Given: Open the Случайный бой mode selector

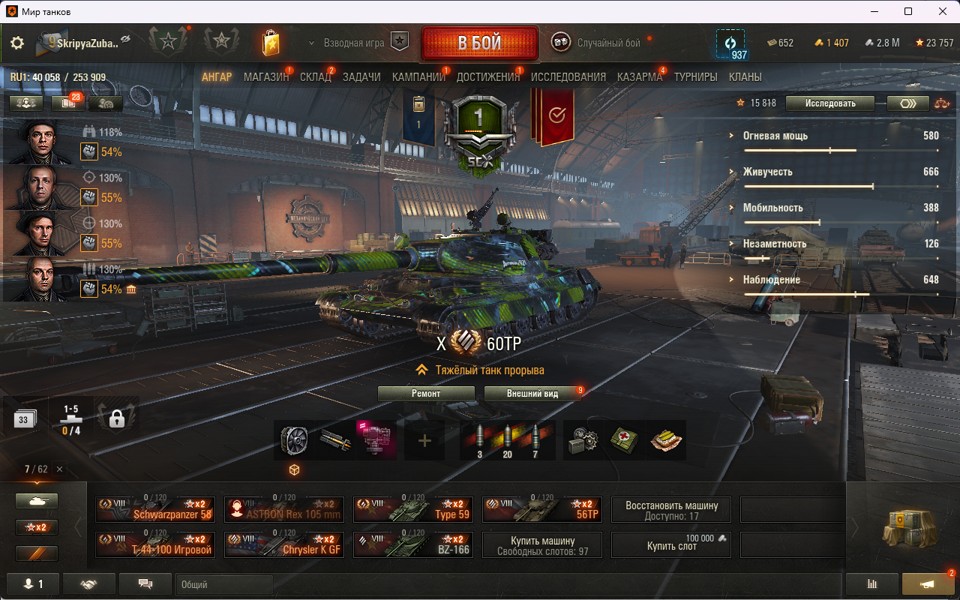Looking at the screenshot, I should point(597,43).
